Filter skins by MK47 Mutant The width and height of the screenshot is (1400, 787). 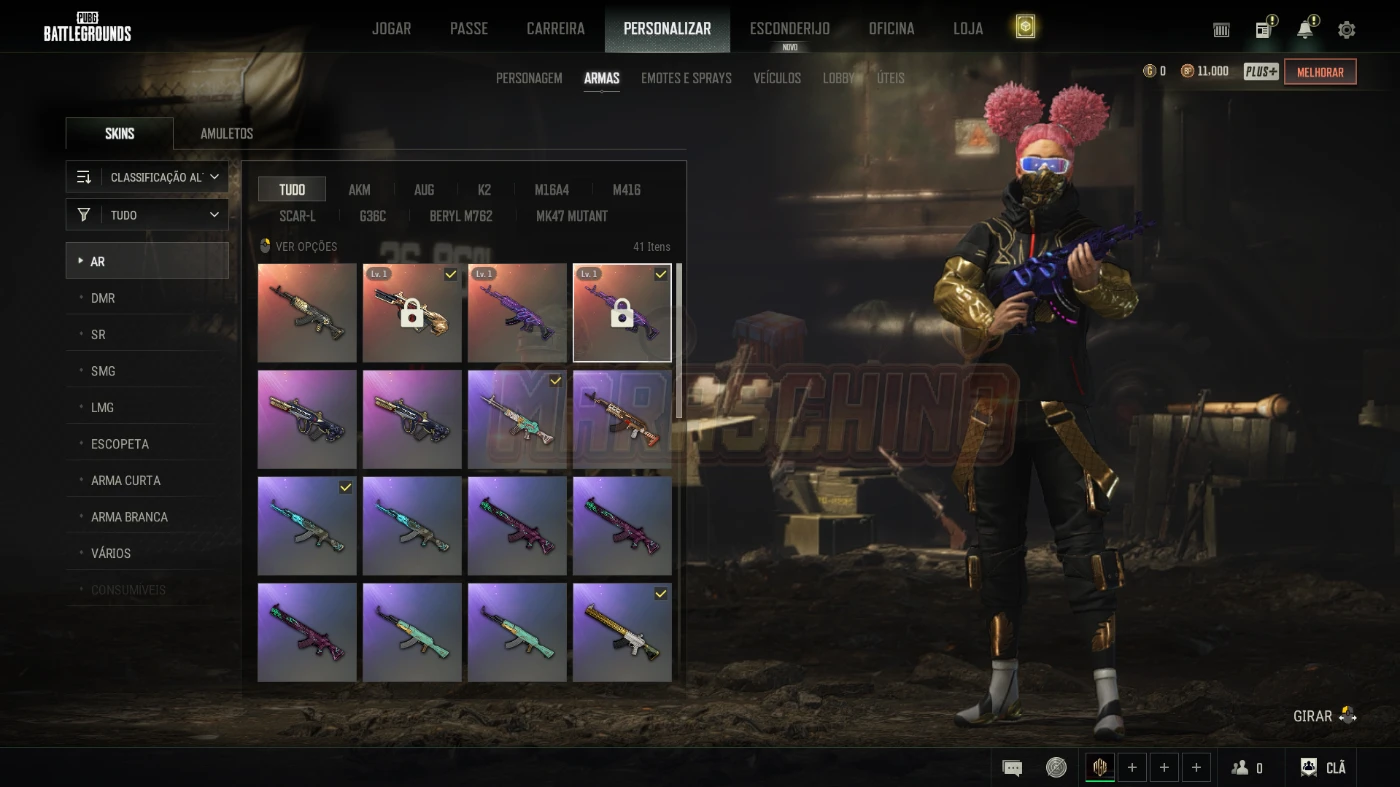(x=572, y=216)
